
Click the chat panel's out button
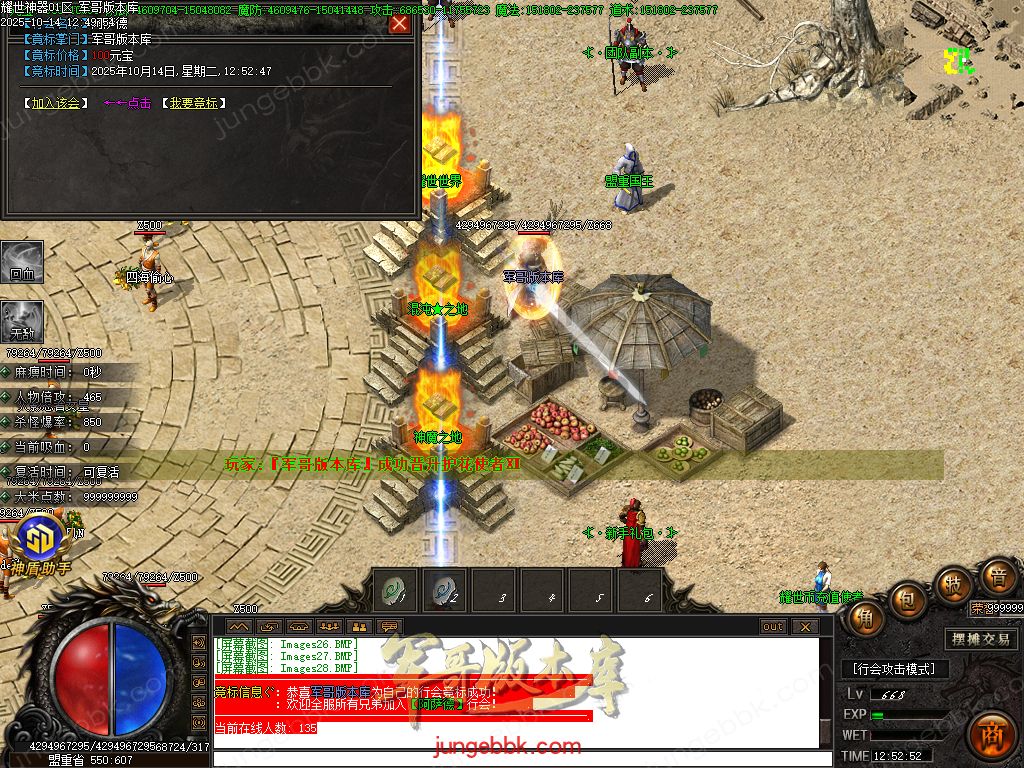pos(773,627)
